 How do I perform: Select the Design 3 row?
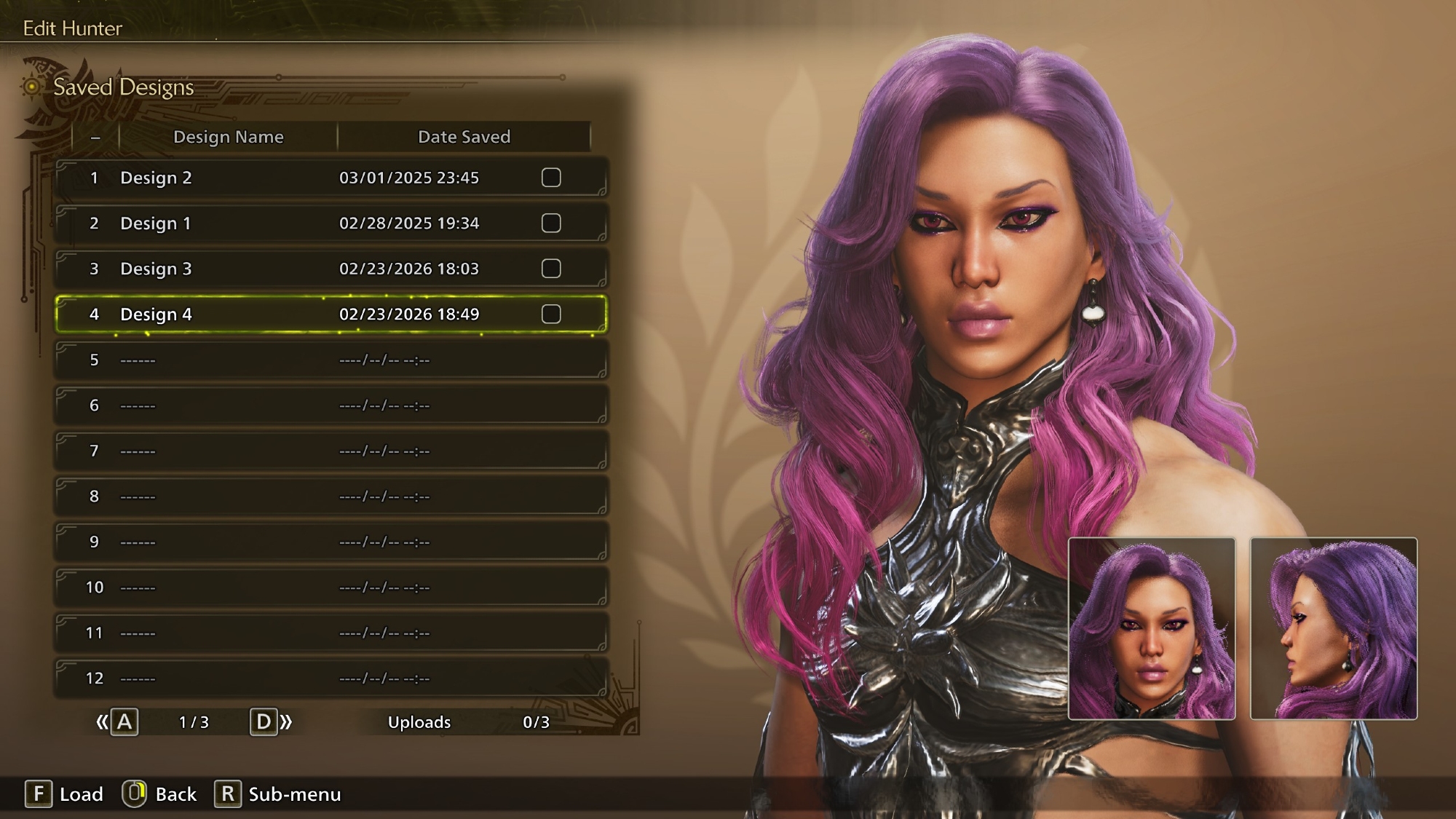[291, 269]
